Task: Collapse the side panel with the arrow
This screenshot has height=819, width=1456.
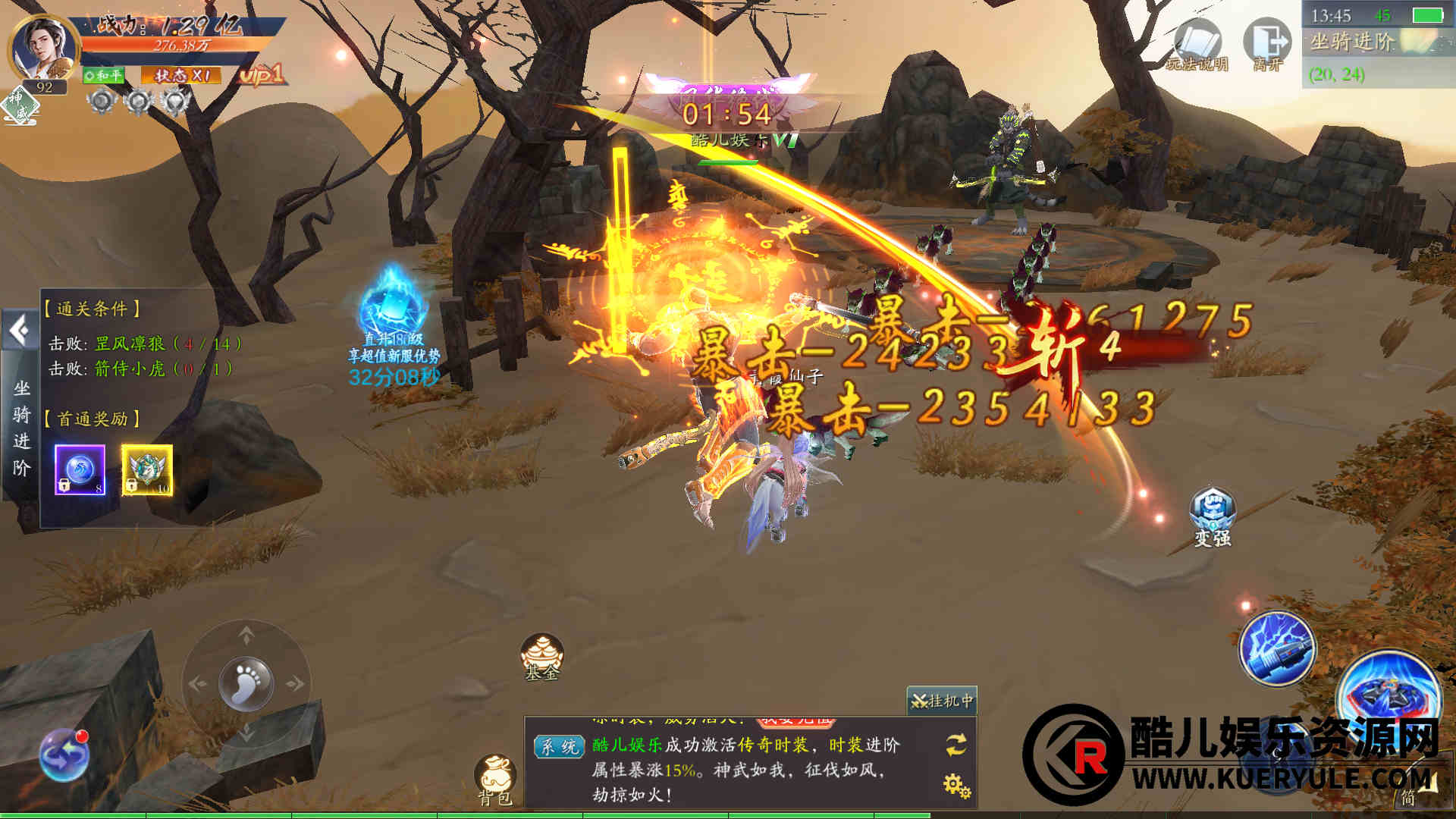Action: pos(18,330)
